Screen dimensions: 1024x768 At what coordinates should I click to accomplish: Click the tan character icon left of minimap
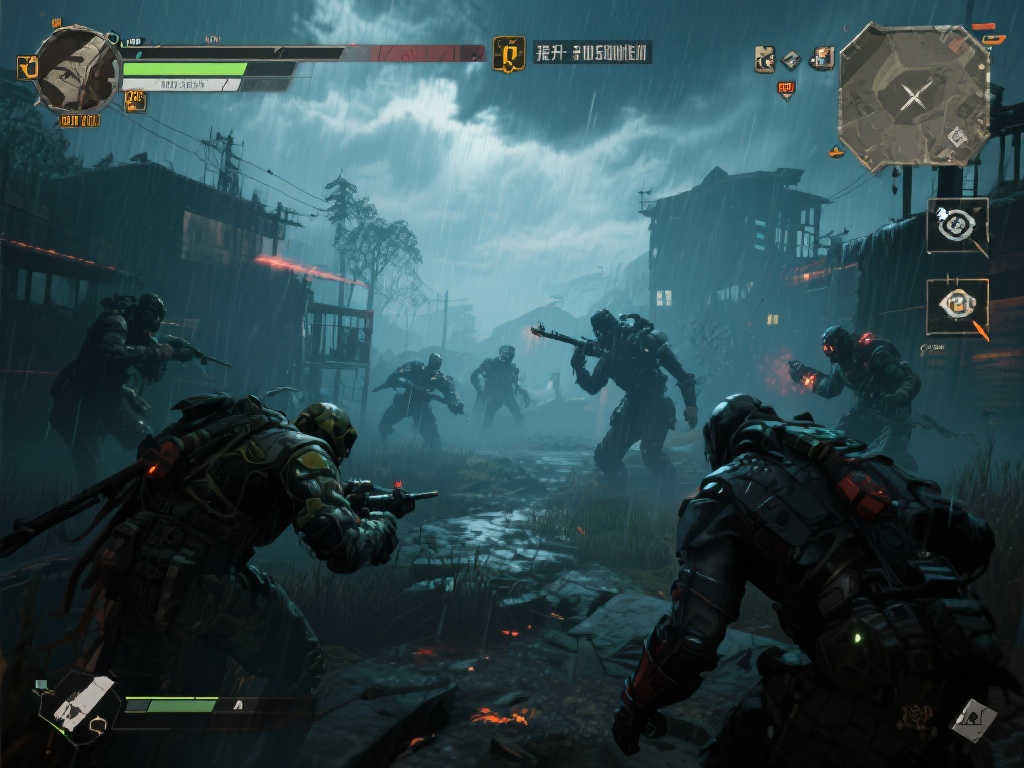coord(765,58)
